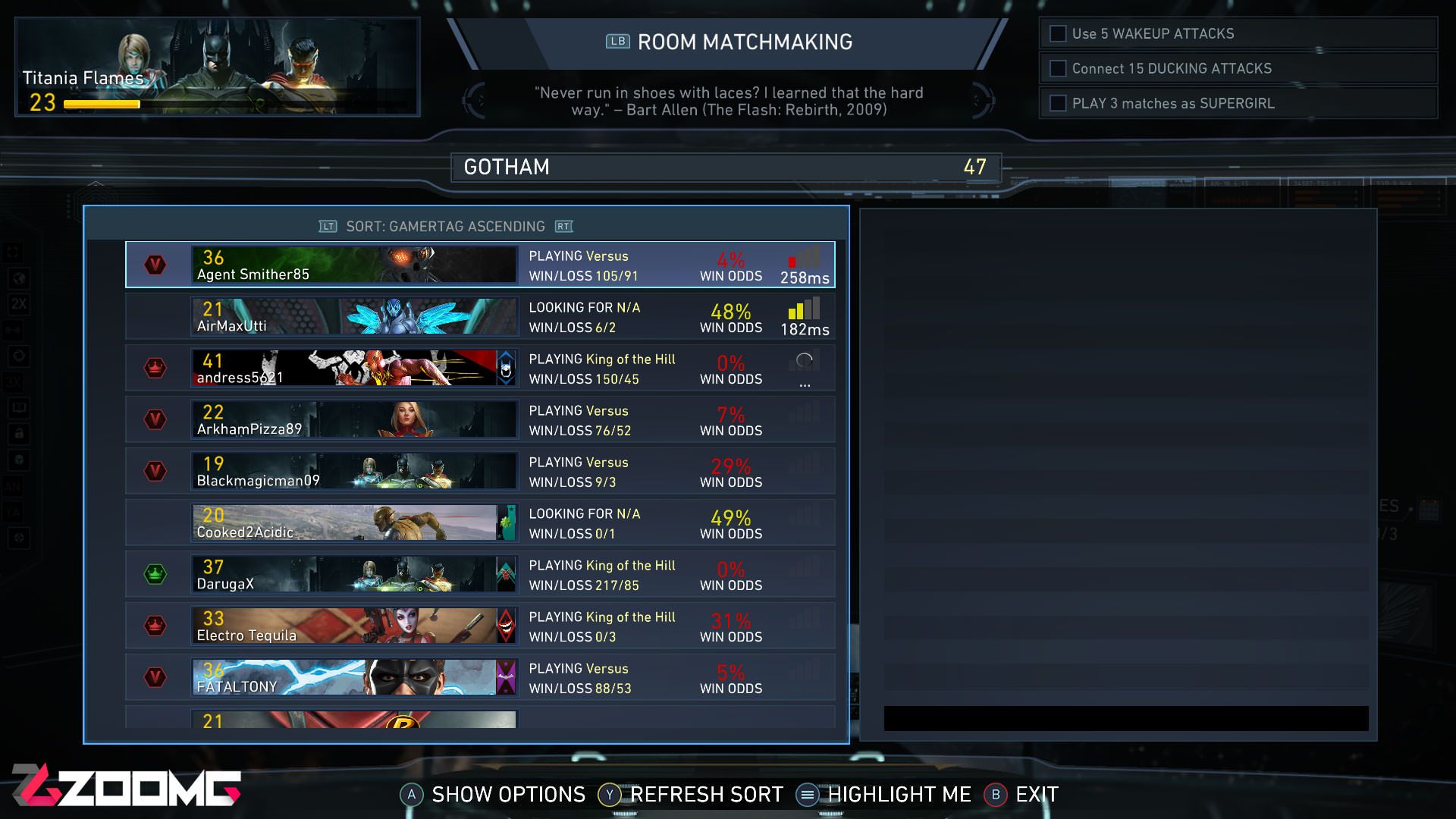Select the andress5621 player row
Viewport: 1456px width, 819px height.
tap(479, 368)
